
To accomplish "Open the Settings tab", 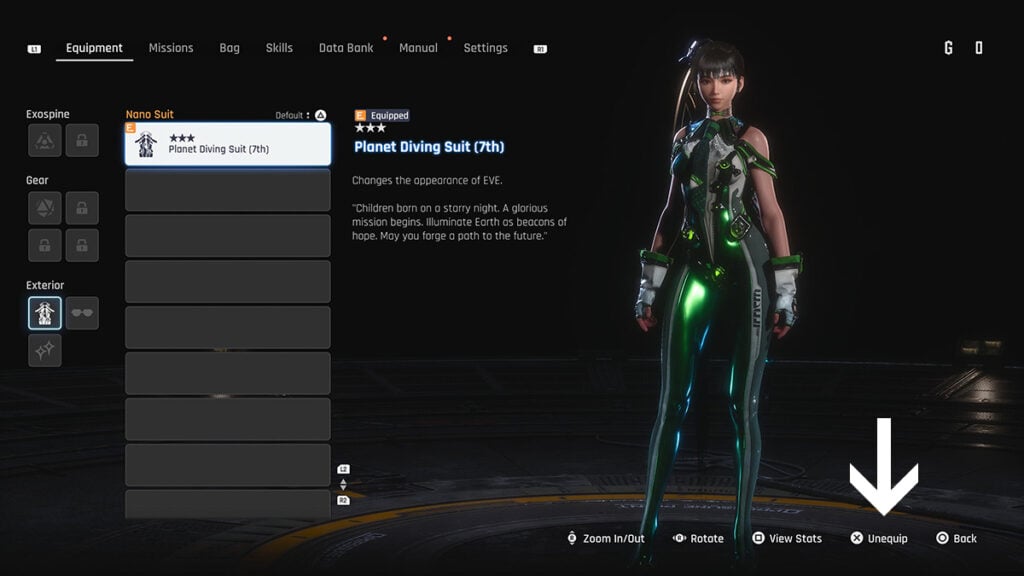I will coord(485,48).
